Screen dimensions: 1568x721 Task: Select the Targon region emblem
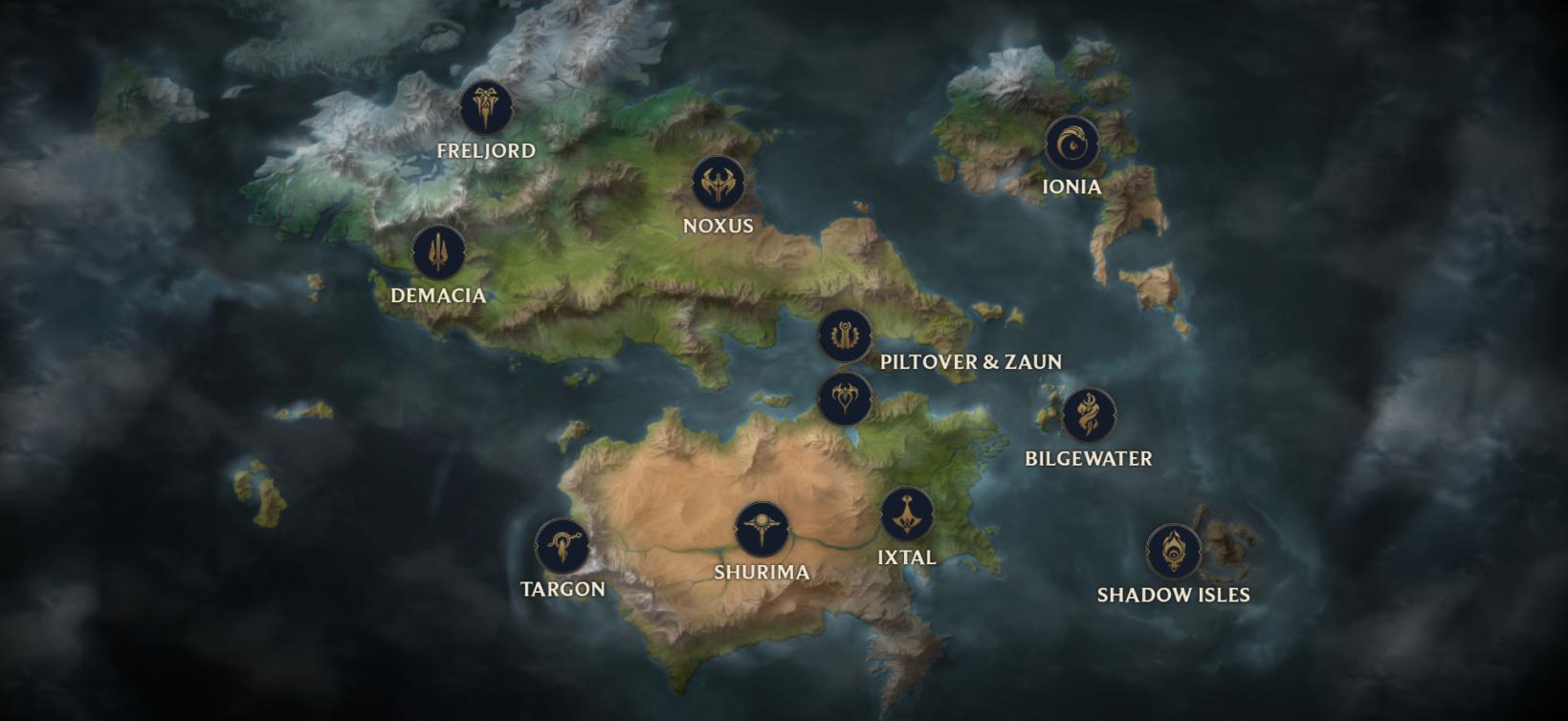click(x=563, y=546)
